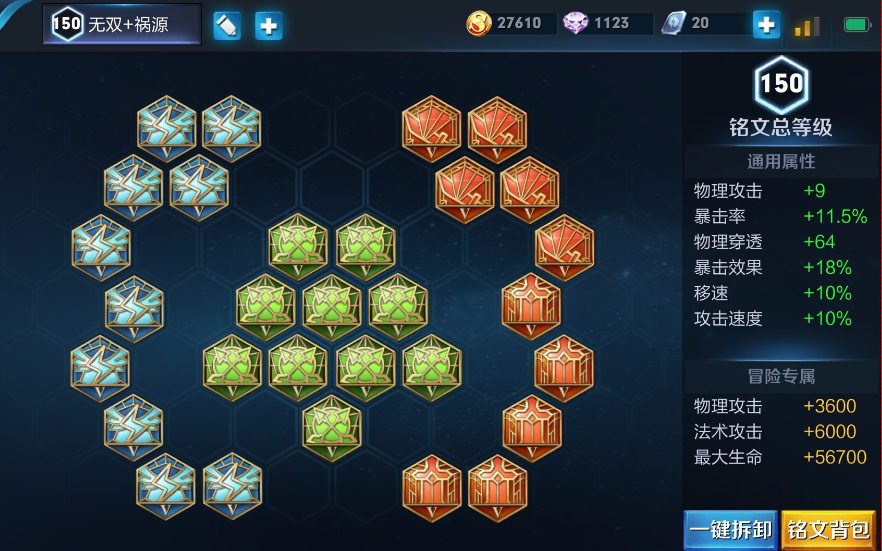Buy more currency with the top-right plus button

(766, 24)
